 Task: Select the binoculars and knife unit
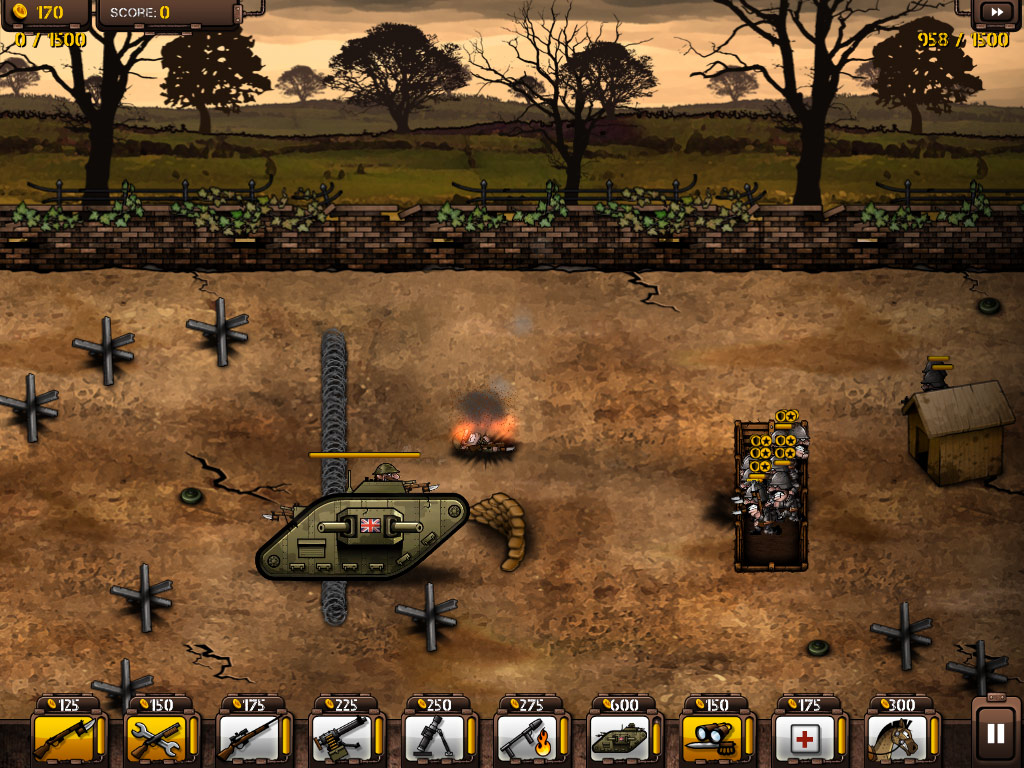(711, 736)
